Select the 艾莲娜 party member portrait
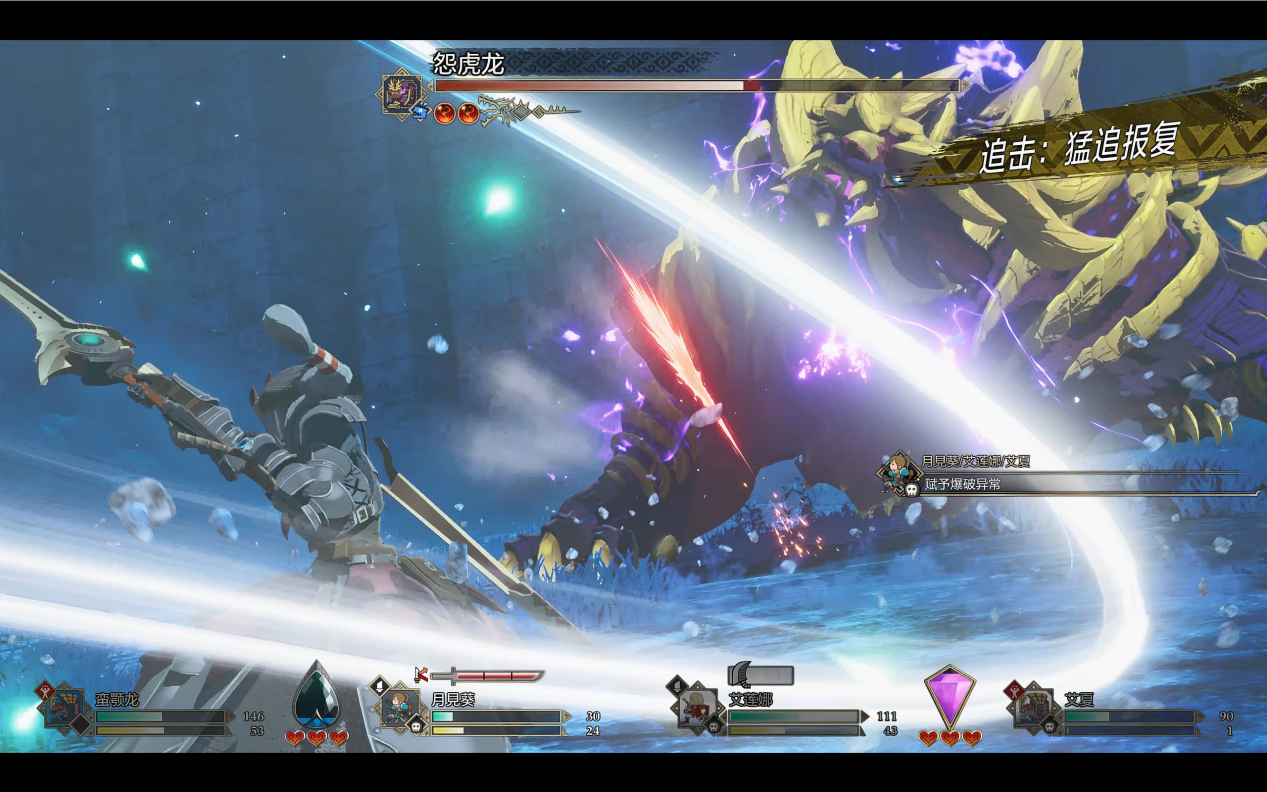Image resolution: width=1267 pixels, height=792 pixels. coord(696,707)
